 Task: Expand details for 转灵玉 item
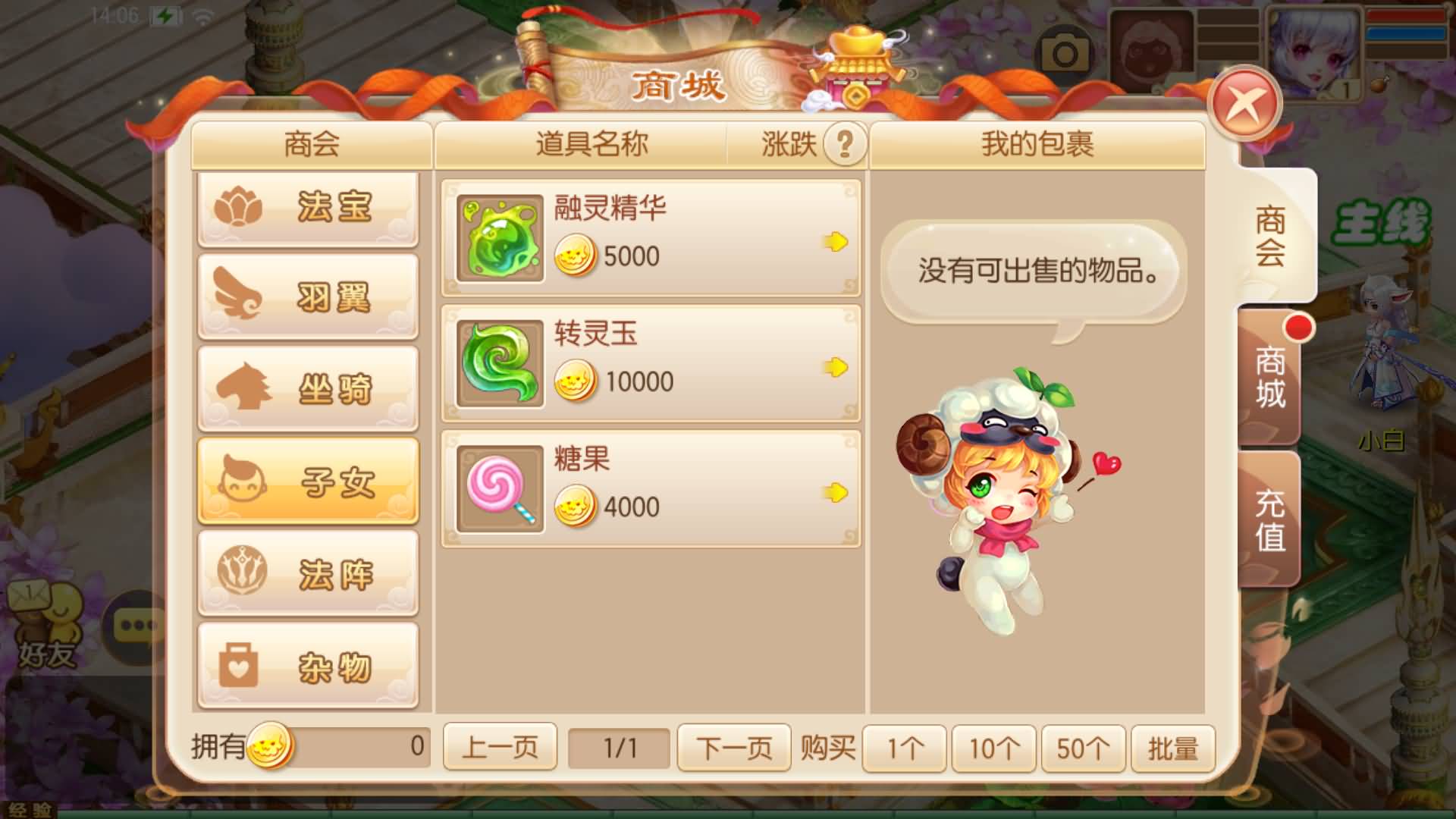837,364
